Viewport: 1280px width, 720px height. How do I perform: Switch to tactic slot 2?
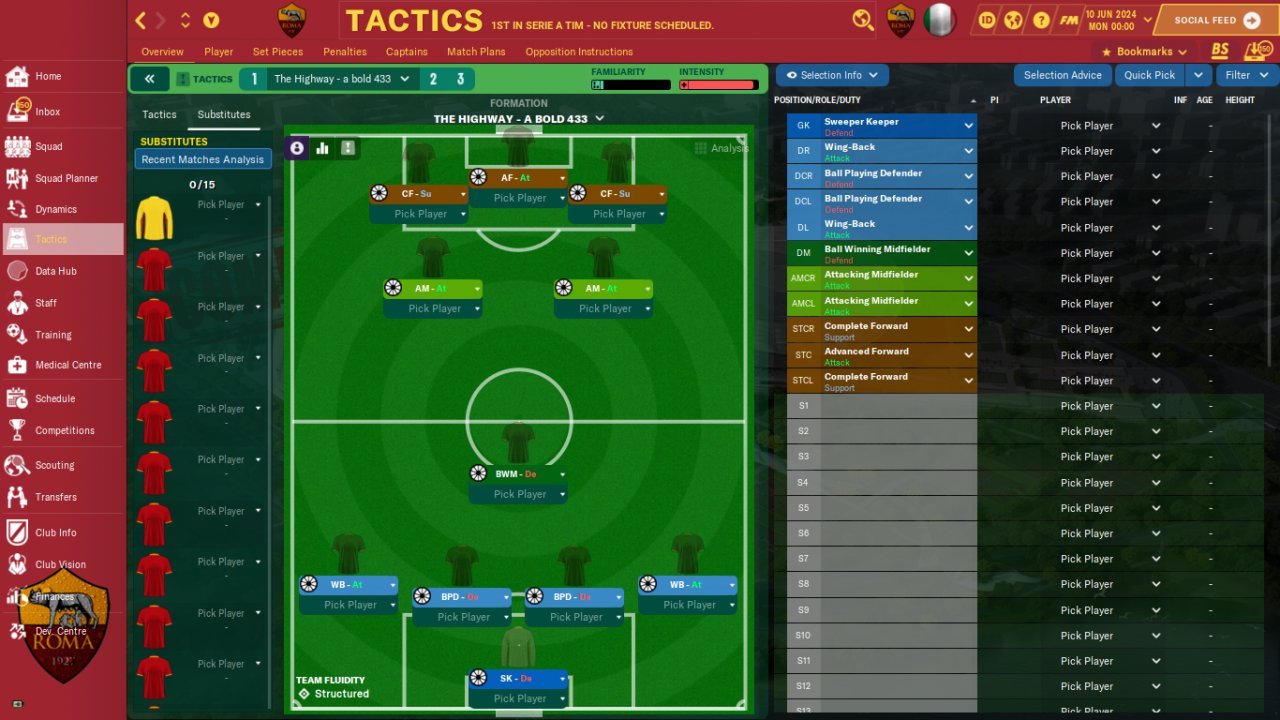click(434, 79)
